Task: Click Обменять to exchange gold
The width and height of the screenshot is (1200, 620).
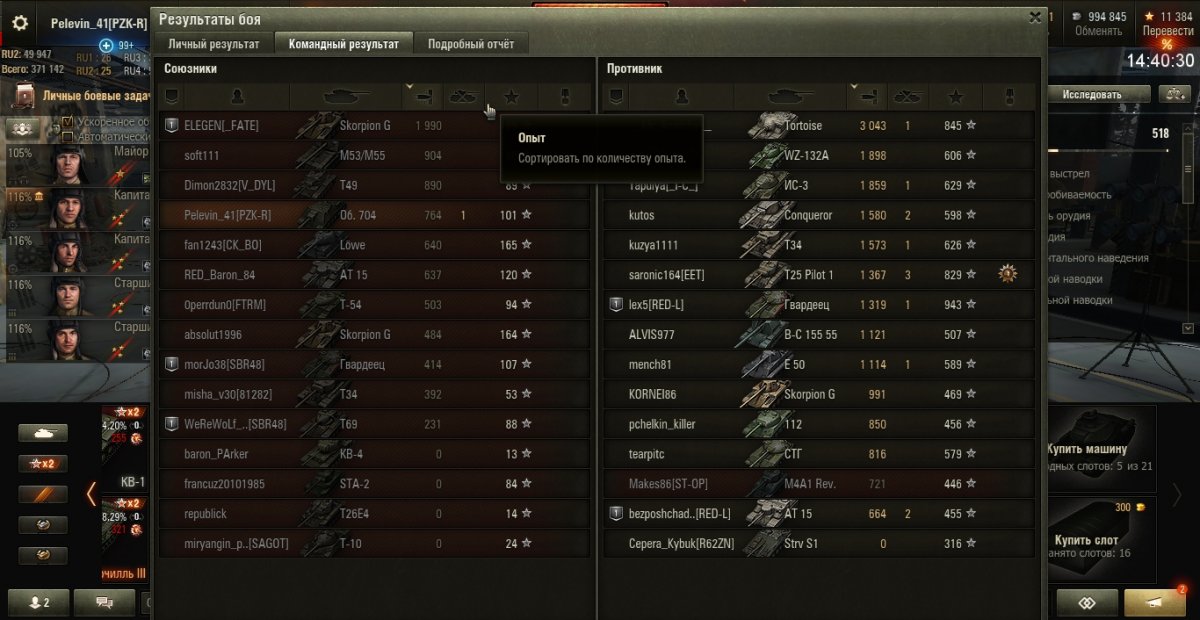Action: pos(1099,31)
